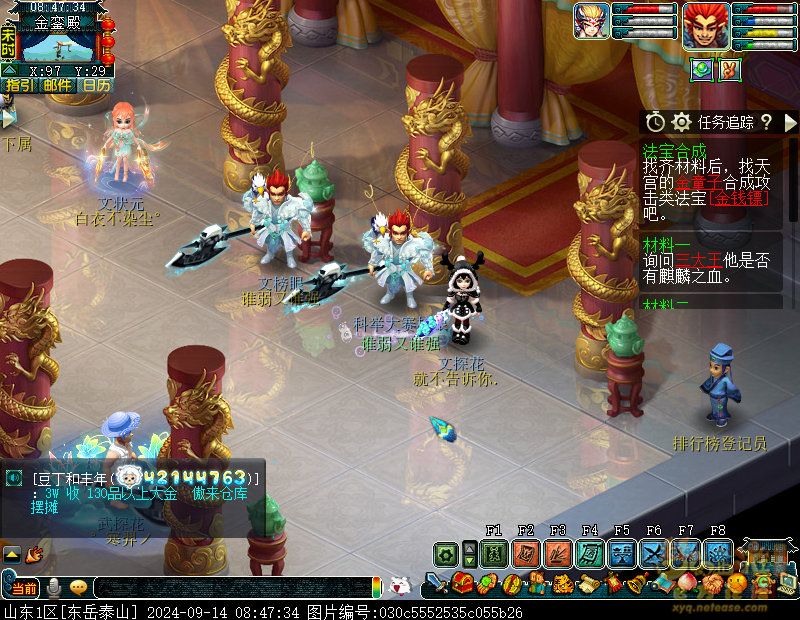Open the quest tracker settings gear
This screenshot has height=620, width=800.
[682, 122]
